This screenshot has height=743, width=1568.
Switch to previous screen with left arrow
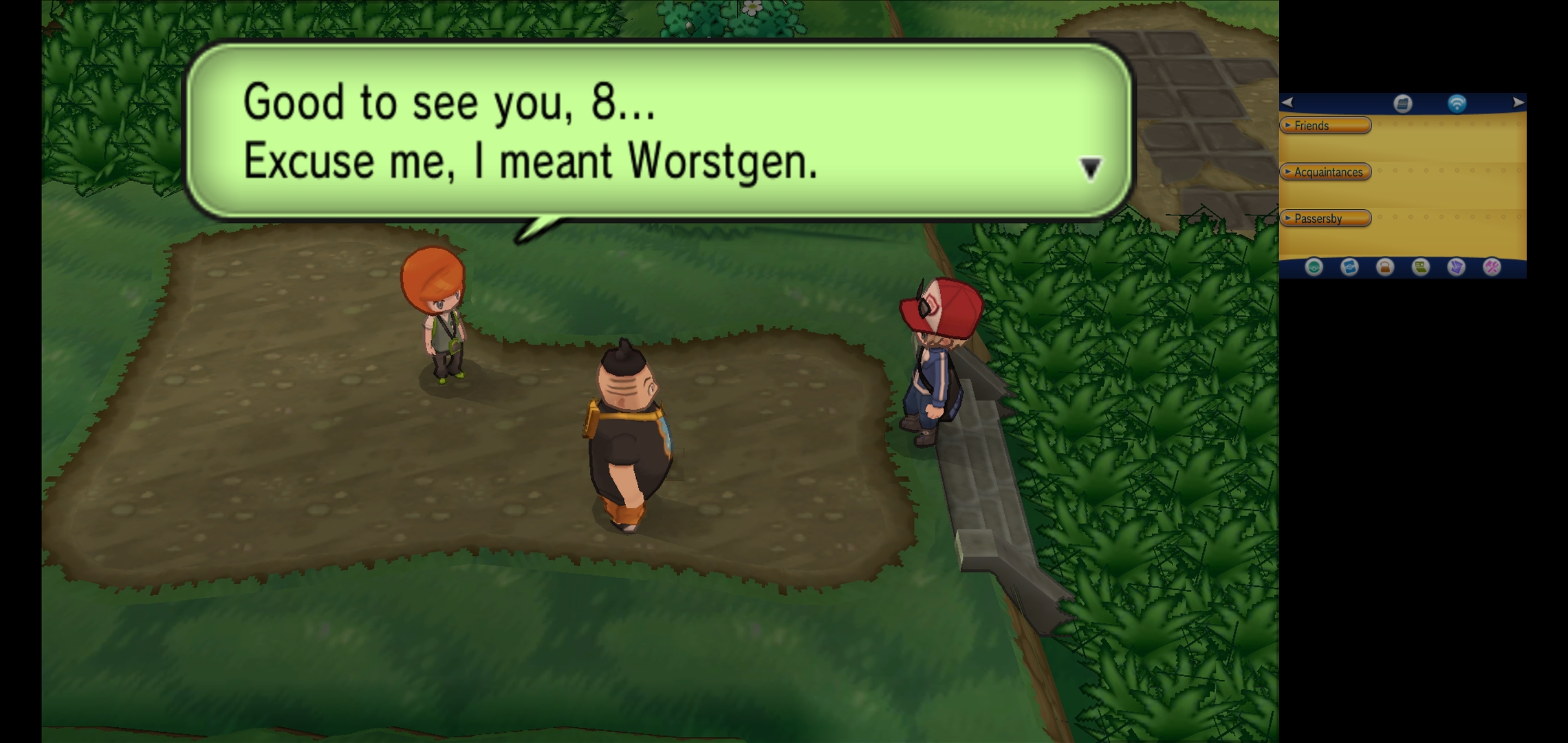tap(1287, 103)
